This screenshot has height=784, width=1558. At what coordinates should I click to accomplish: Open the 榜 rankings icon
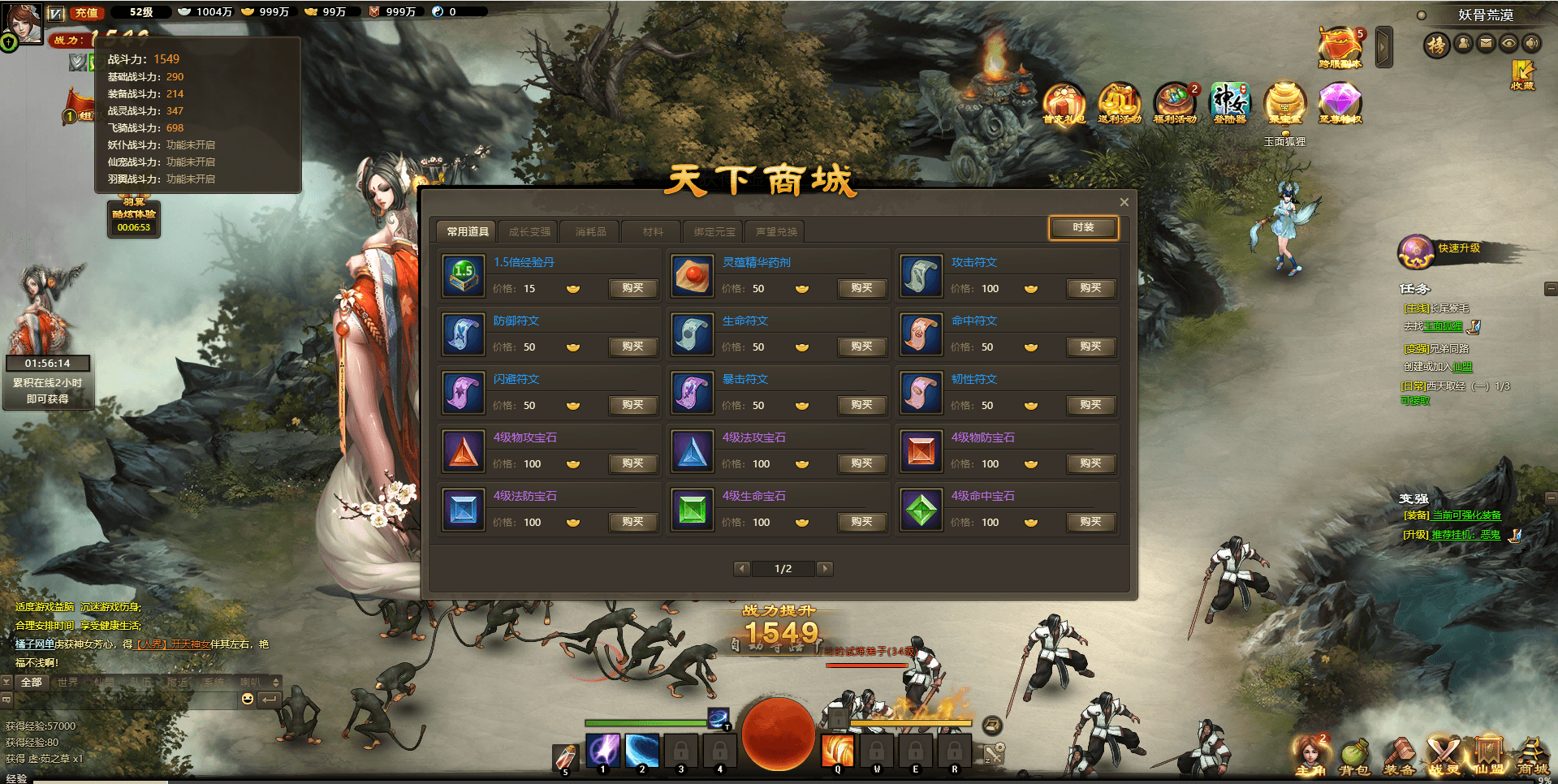(x=1437, y=45)
